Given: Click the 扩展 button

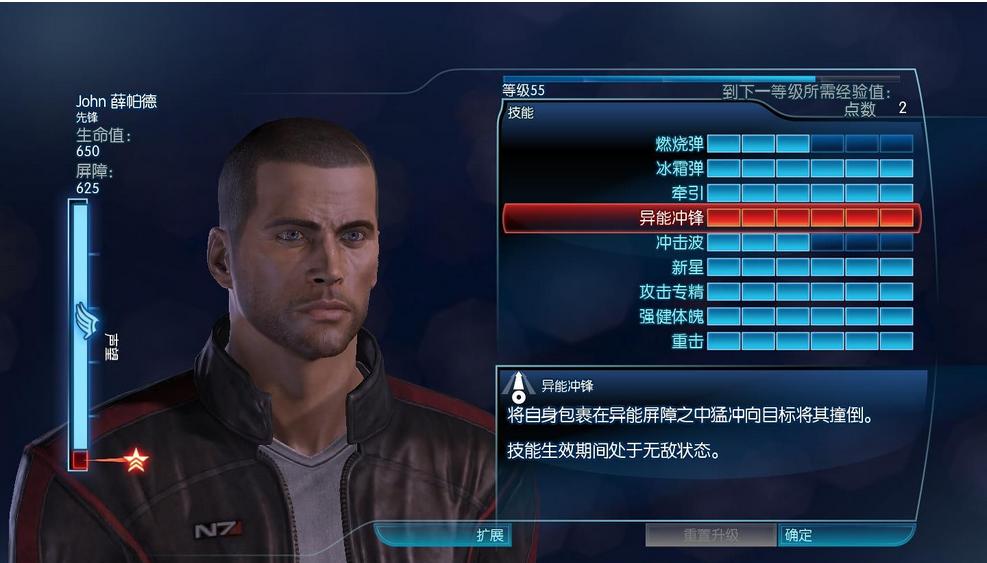Looking at the screenshot, I should tap(489, 535).
